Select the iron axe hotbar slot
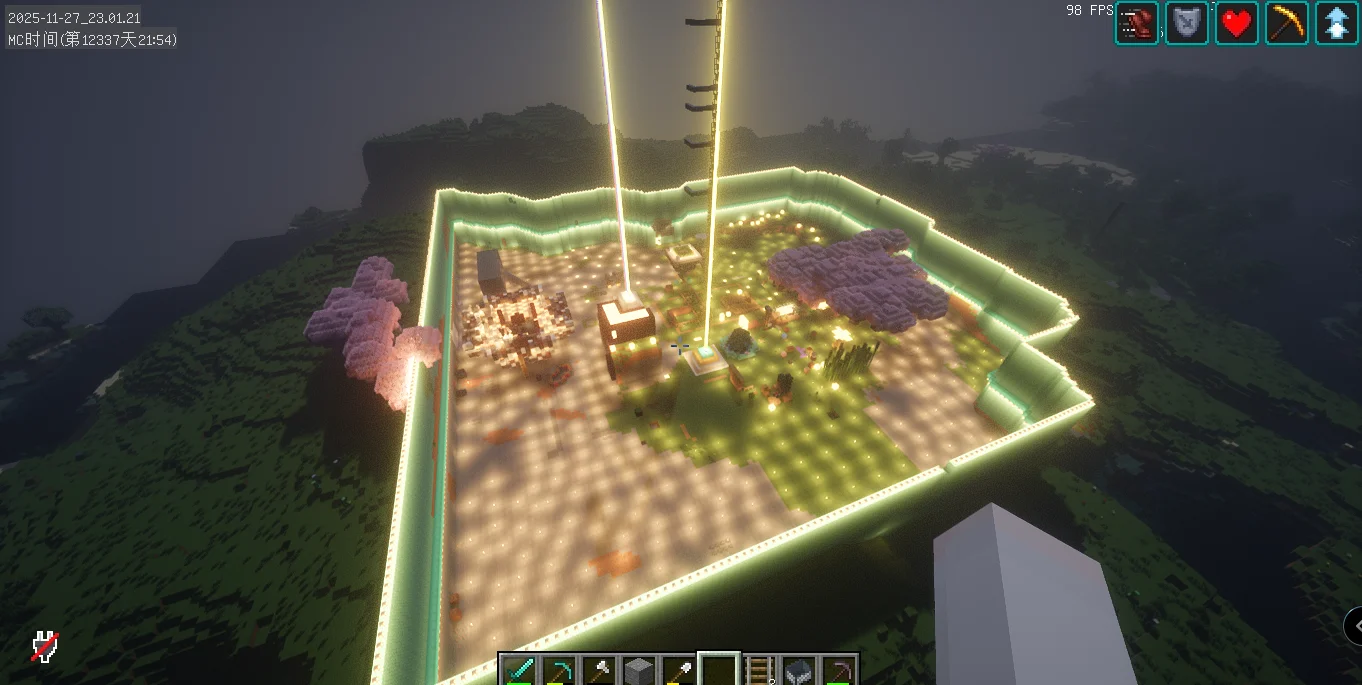 click(599, 670)
